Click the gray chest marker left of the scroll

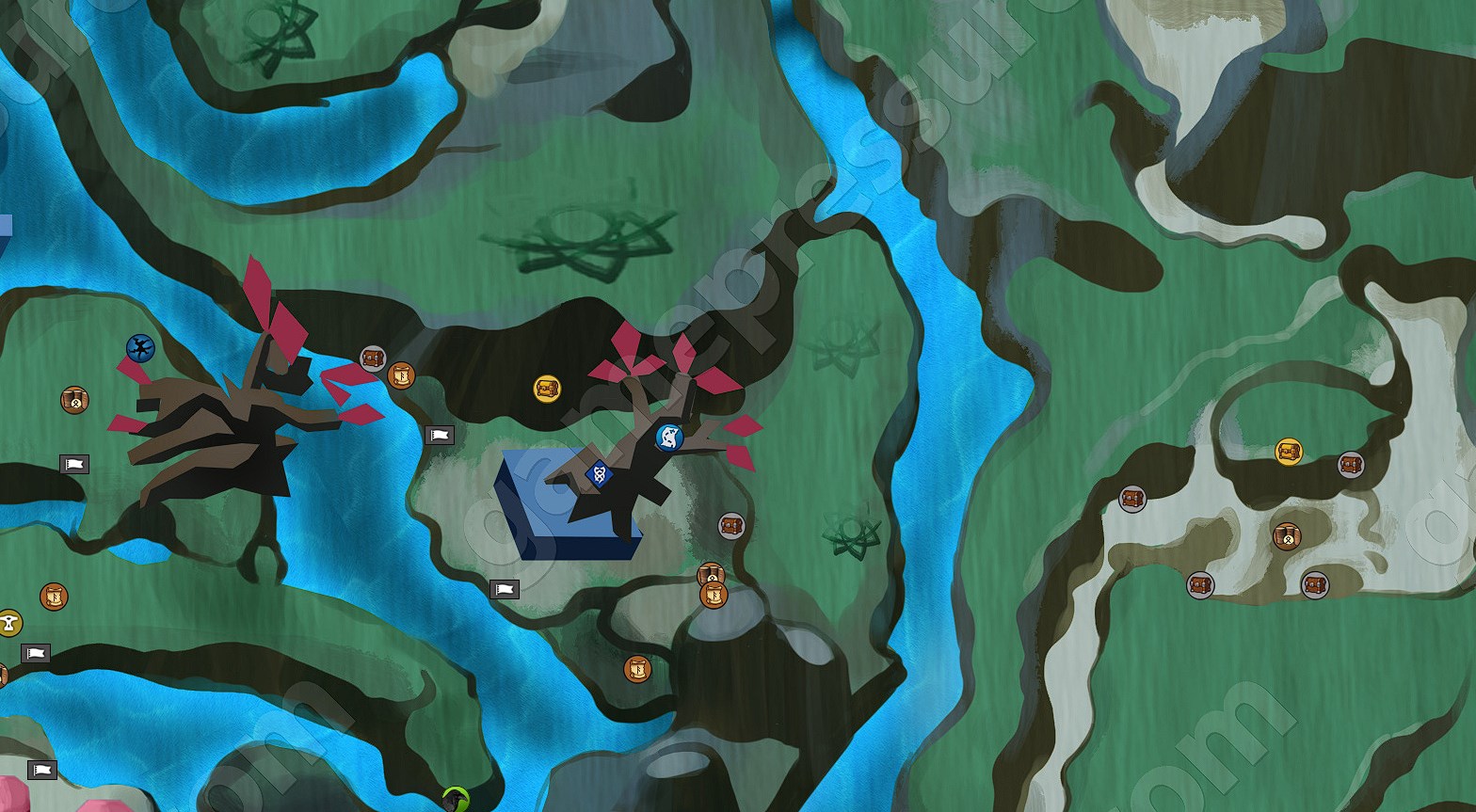pos(375,358)
